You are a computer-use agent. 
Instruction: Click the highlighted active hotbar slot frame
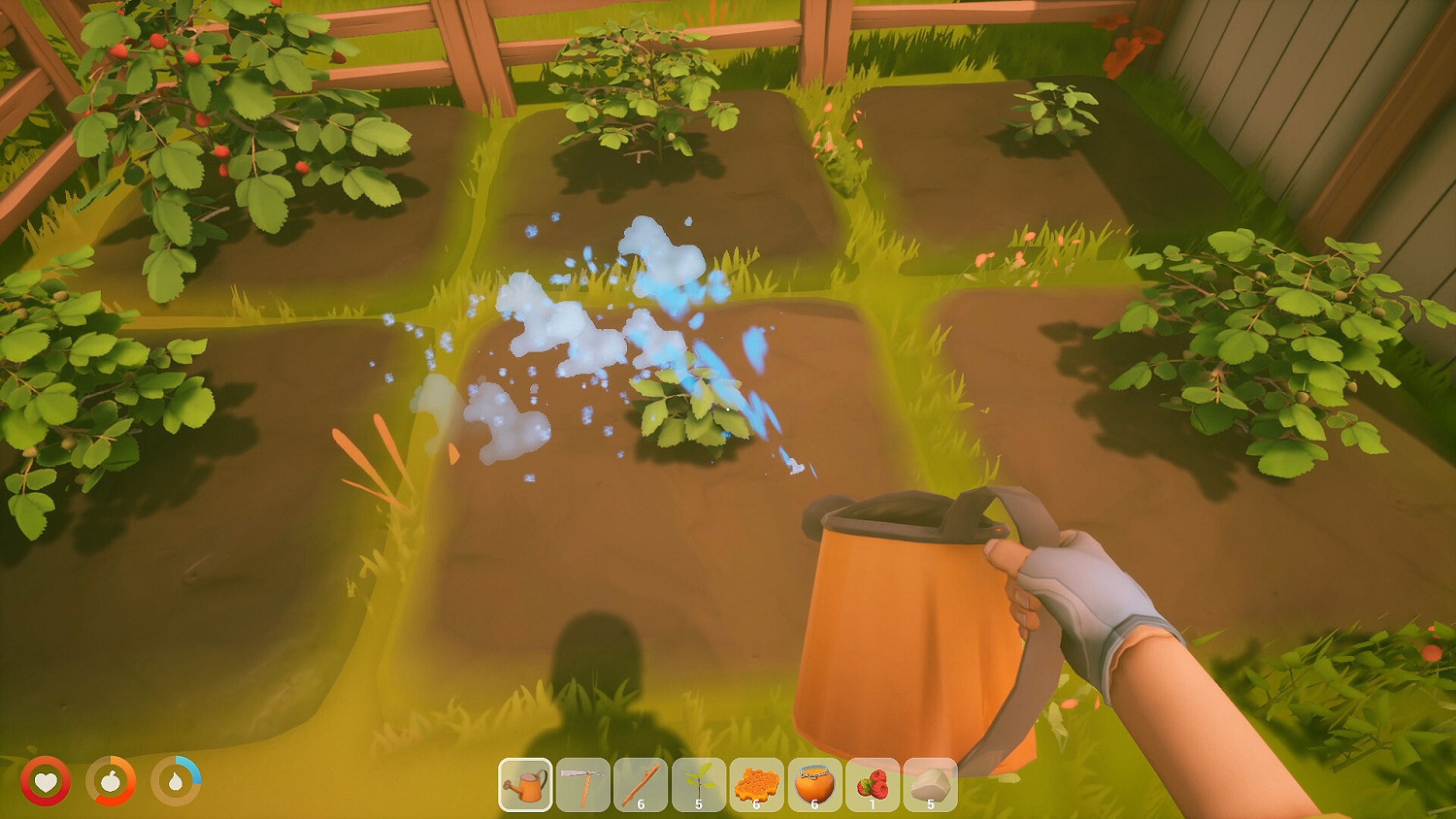pos(527,786)
